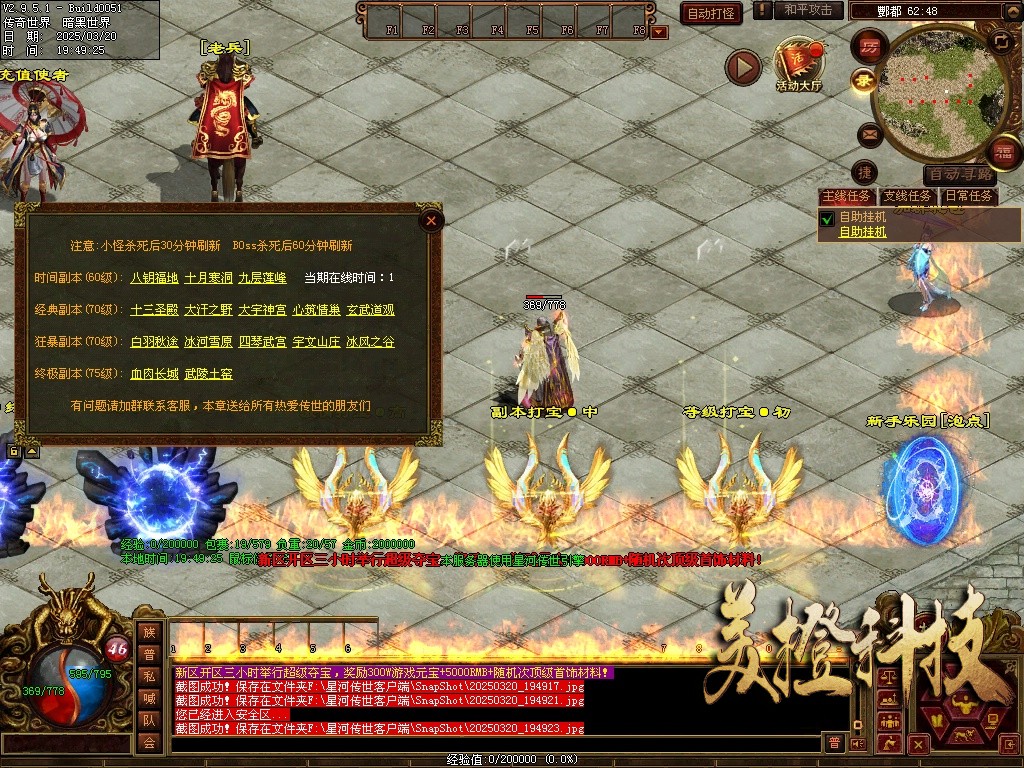Open the 活动大厅 event hall icon

[x=798, y=64]
